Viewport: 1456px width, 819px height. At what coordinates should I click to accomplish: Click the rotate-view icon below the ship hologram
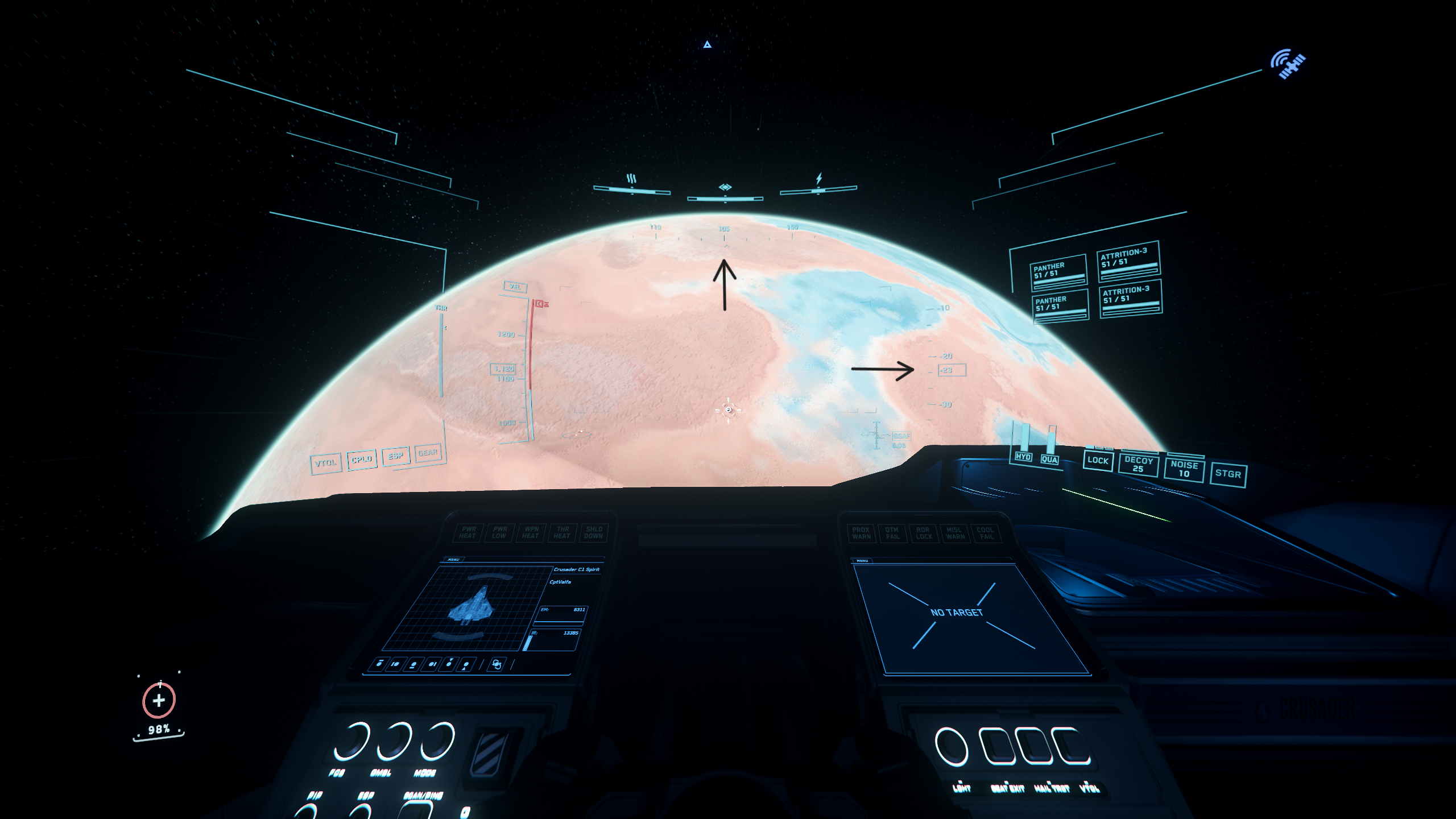coord(497,664)
